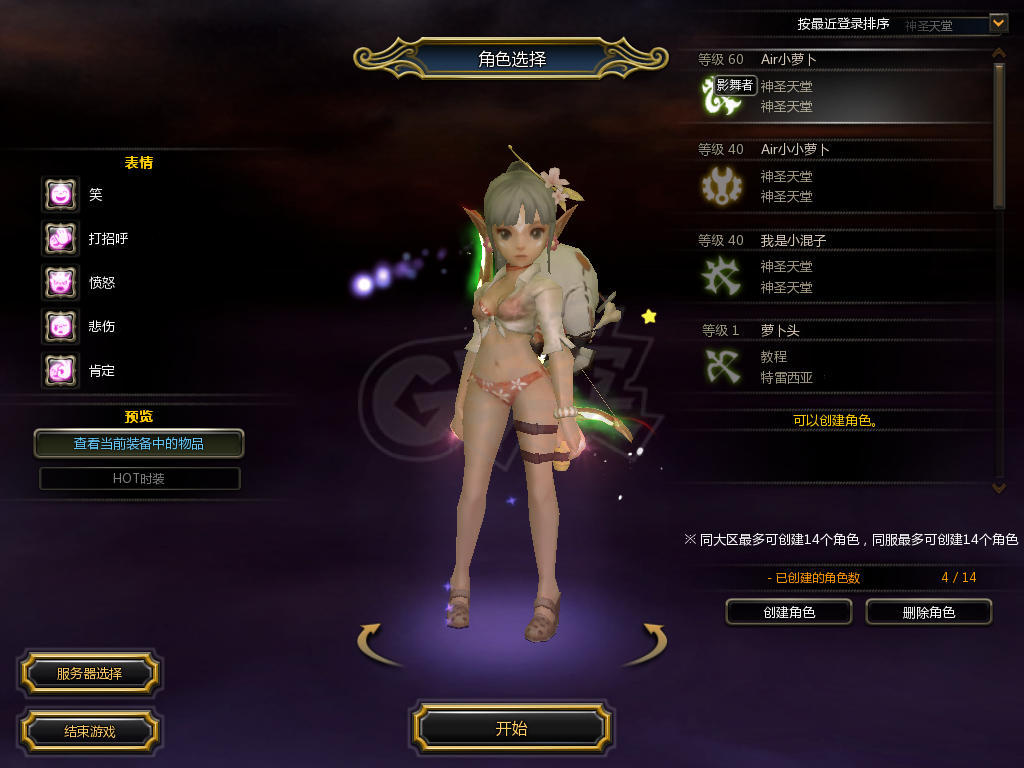Rotate the character with the left arrow
The image size is (1024, 768).
coord(370,640)
